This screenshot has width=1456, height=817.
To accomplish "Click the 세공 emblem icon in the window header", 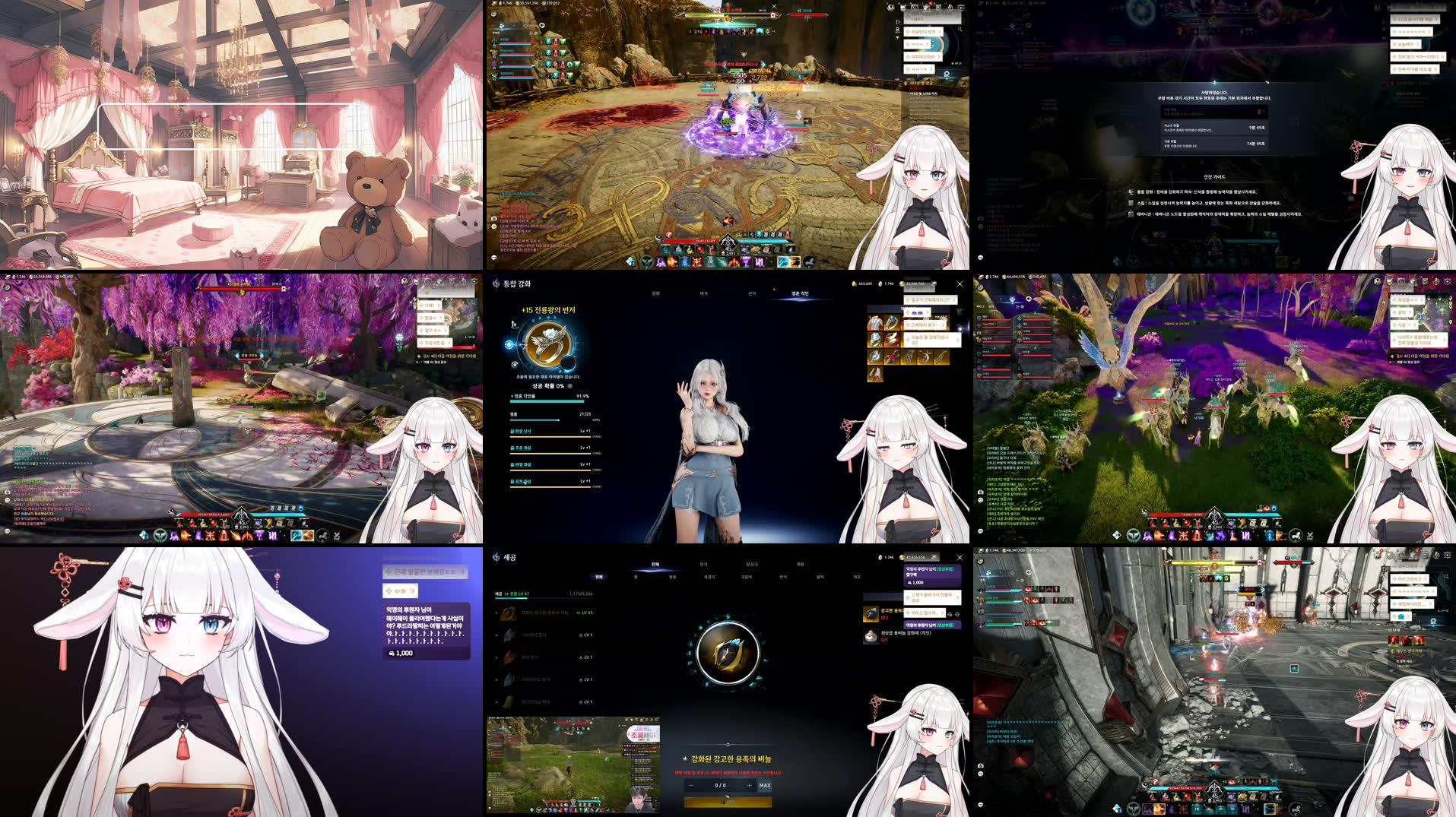I will (496, 556).
